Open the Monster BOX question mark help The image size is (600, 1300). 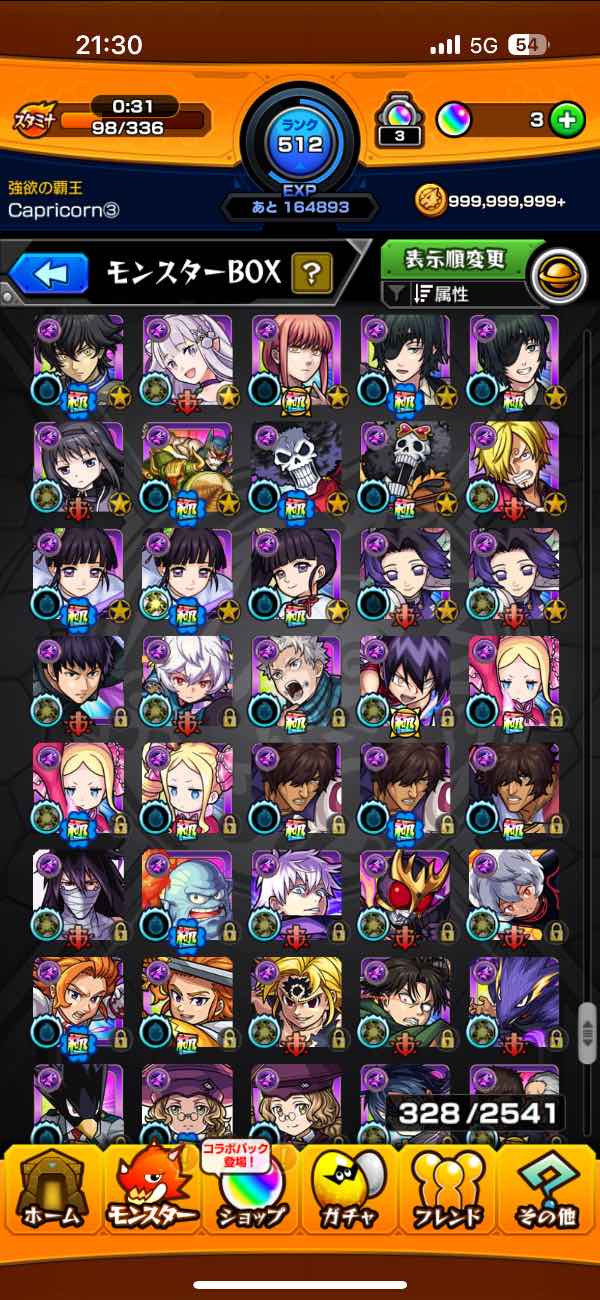[x=311, y=272]
